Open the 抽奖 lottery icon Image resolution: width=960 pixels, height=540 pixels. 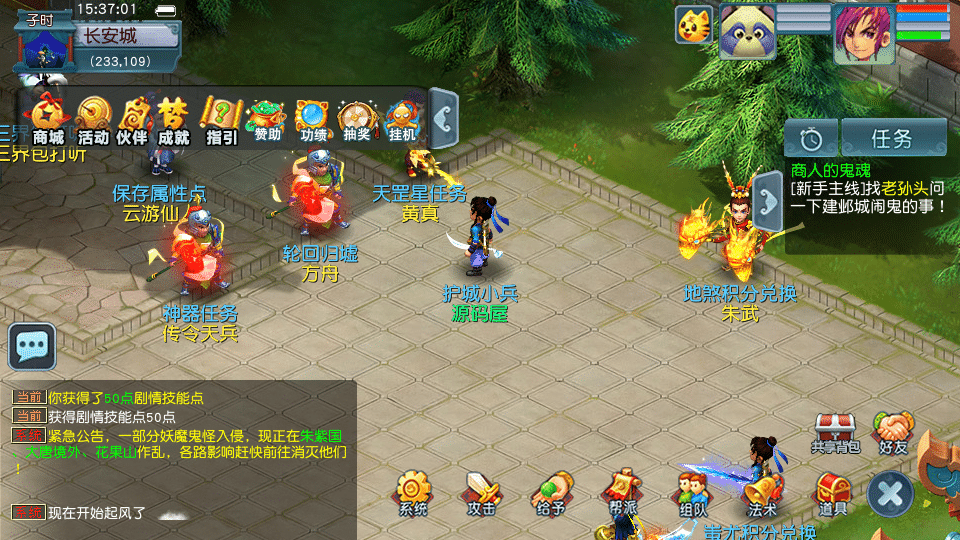[x=356, y=119]
